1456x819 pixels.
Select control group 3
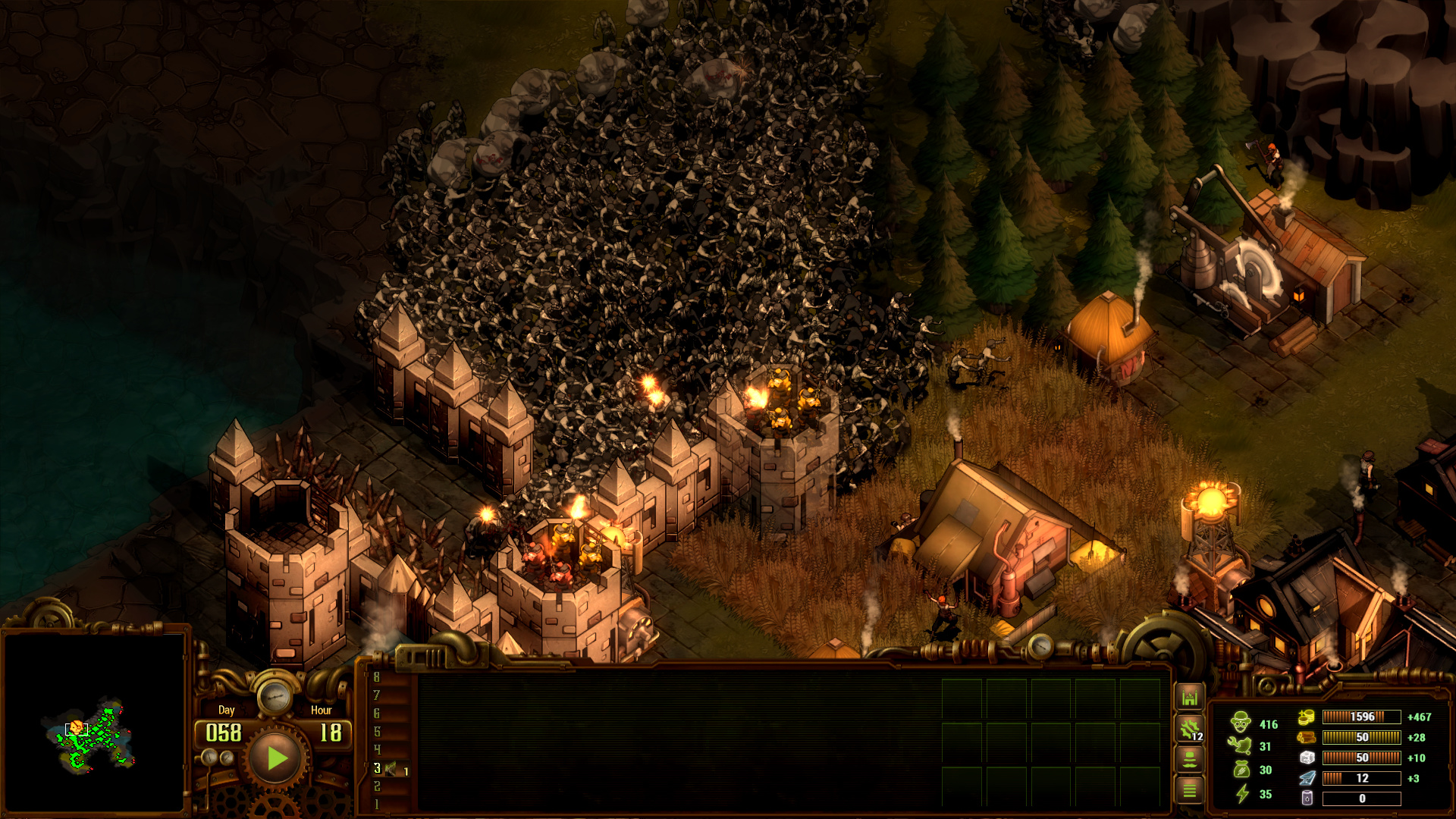(x=377, y=768)
